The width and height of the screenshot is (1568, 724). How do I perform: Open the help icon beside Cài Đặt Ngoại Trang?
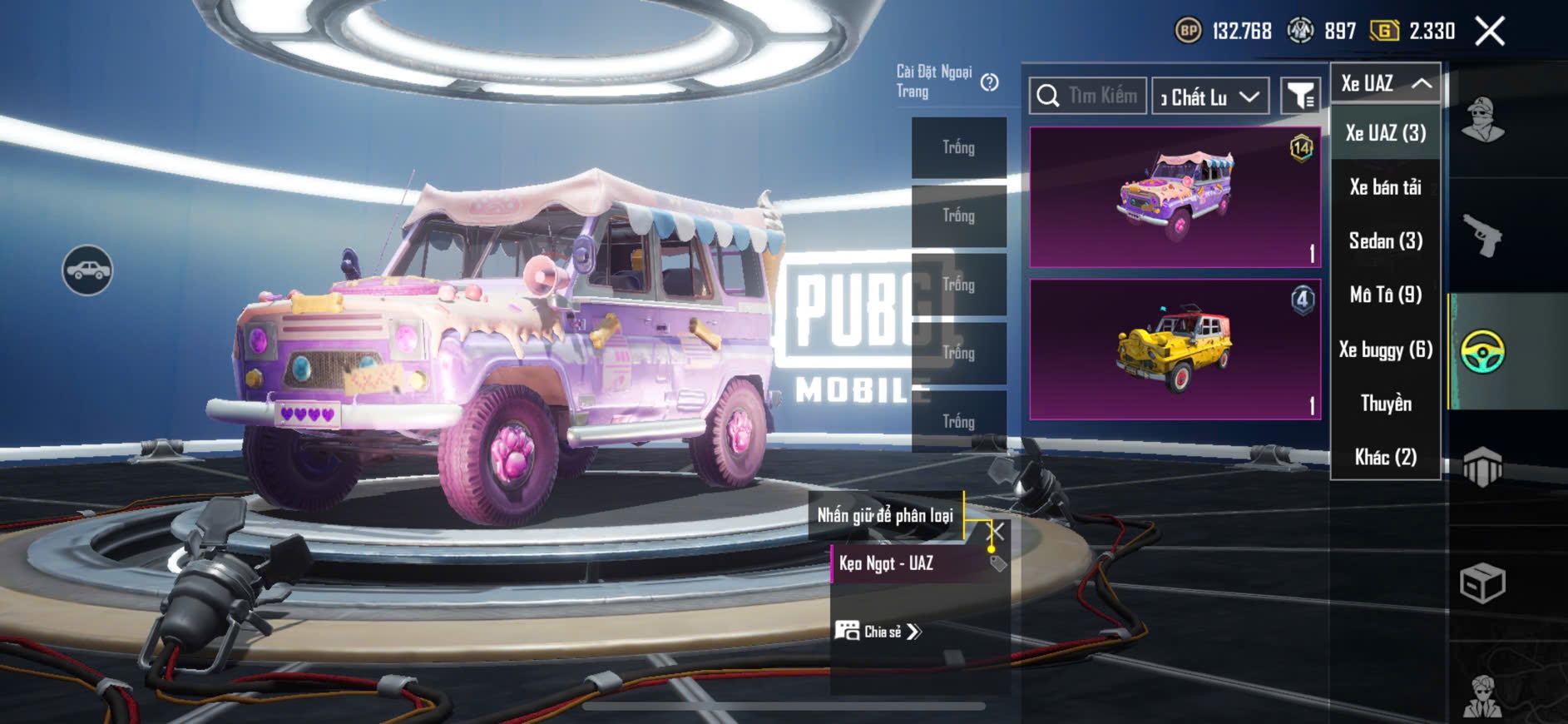[x=989, y=82]
